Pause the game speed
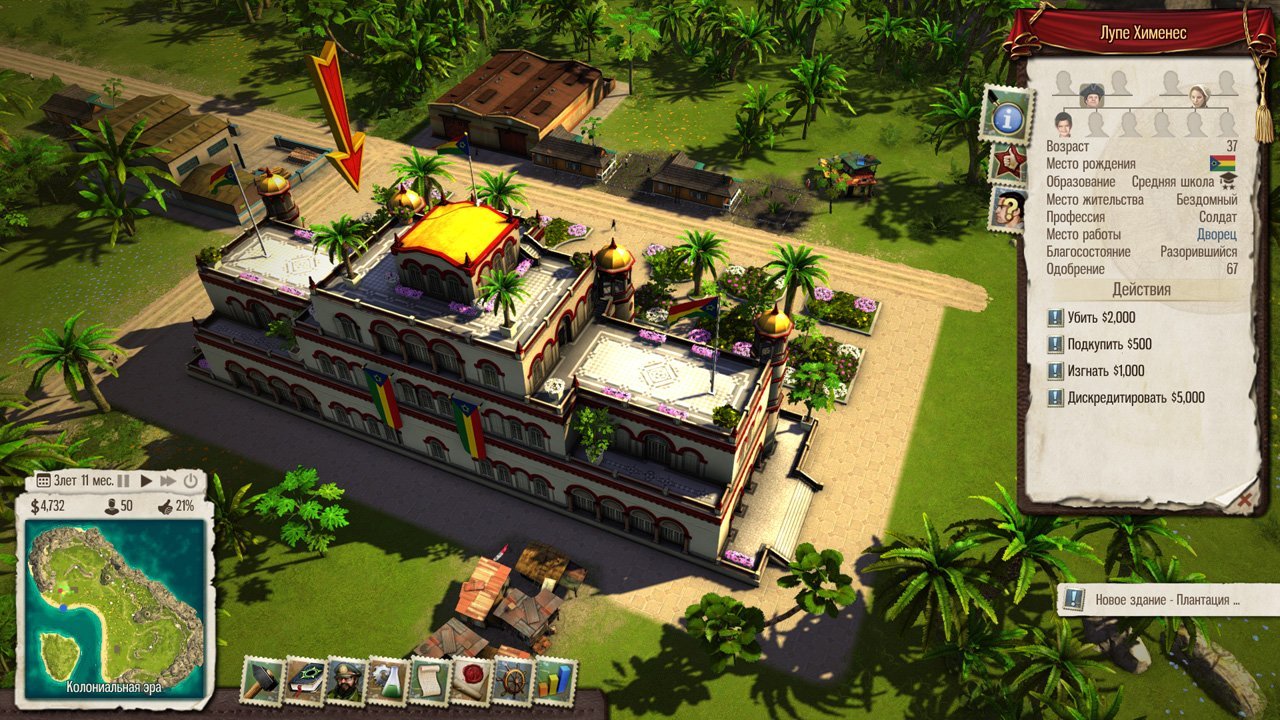Screen dimensions: 1280x720 pyautogui.click(x=124, y=481)
